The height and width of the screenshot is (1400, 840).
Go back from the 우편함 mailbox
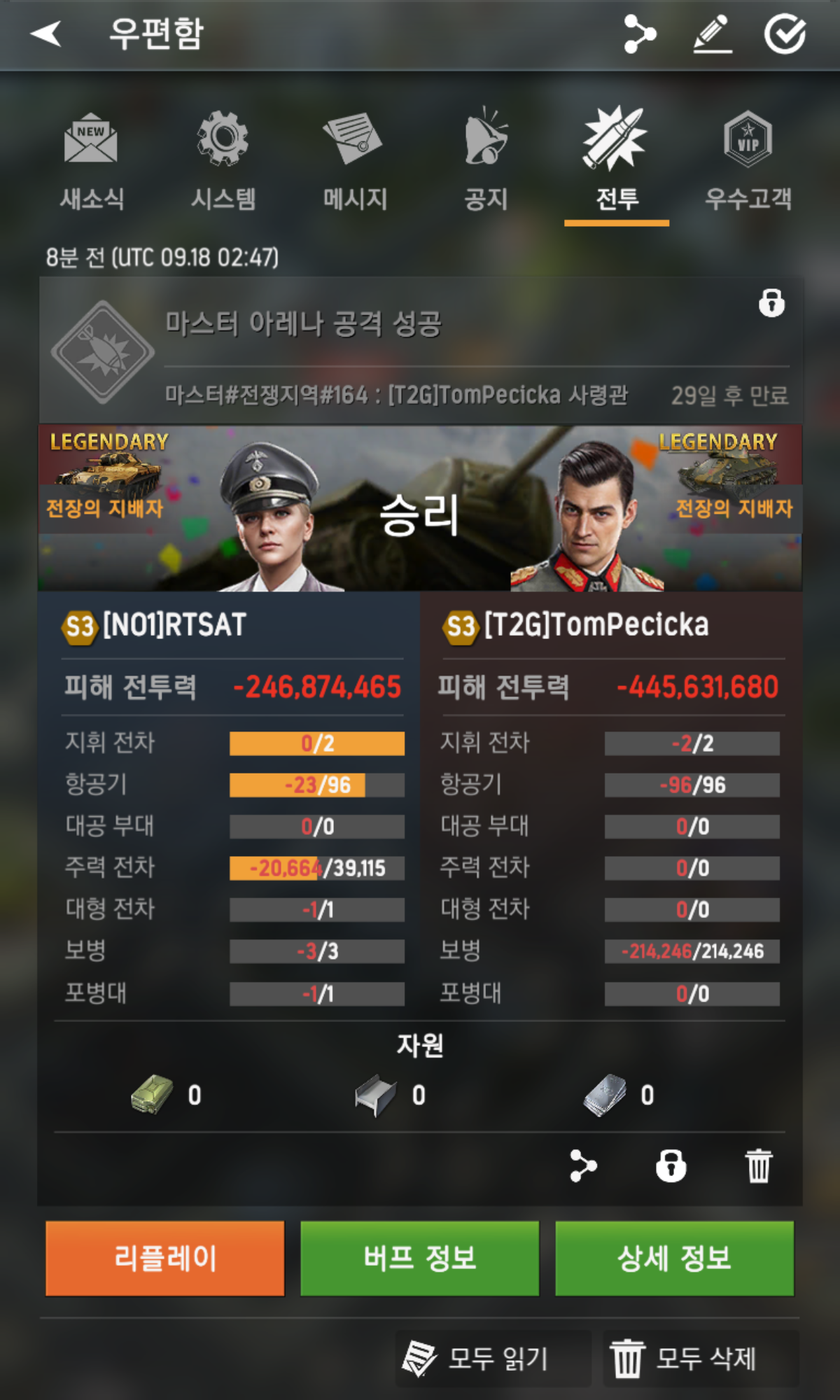click(x=46, y=34)
